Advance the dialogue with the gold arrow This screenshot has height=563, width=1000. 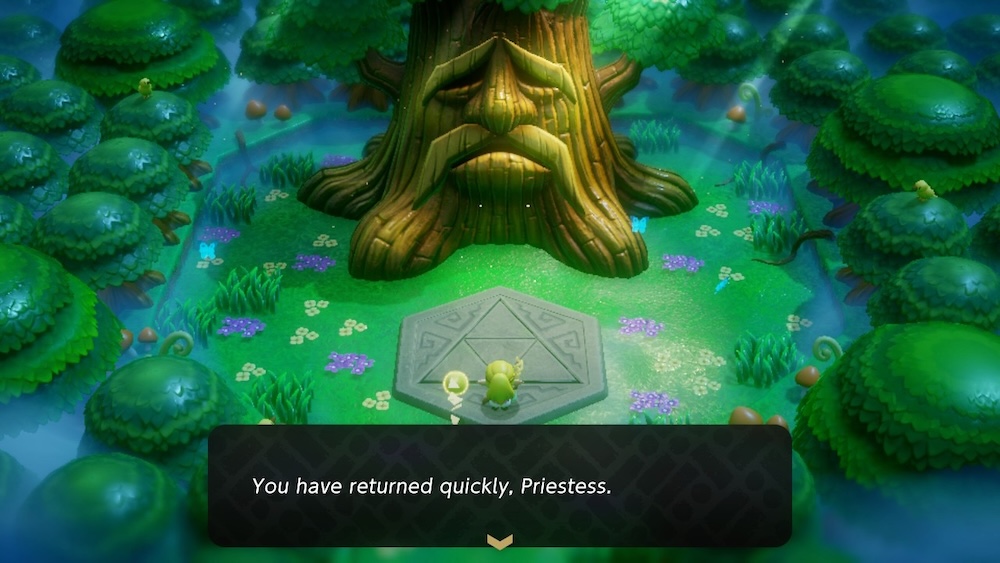coord(499,541)
